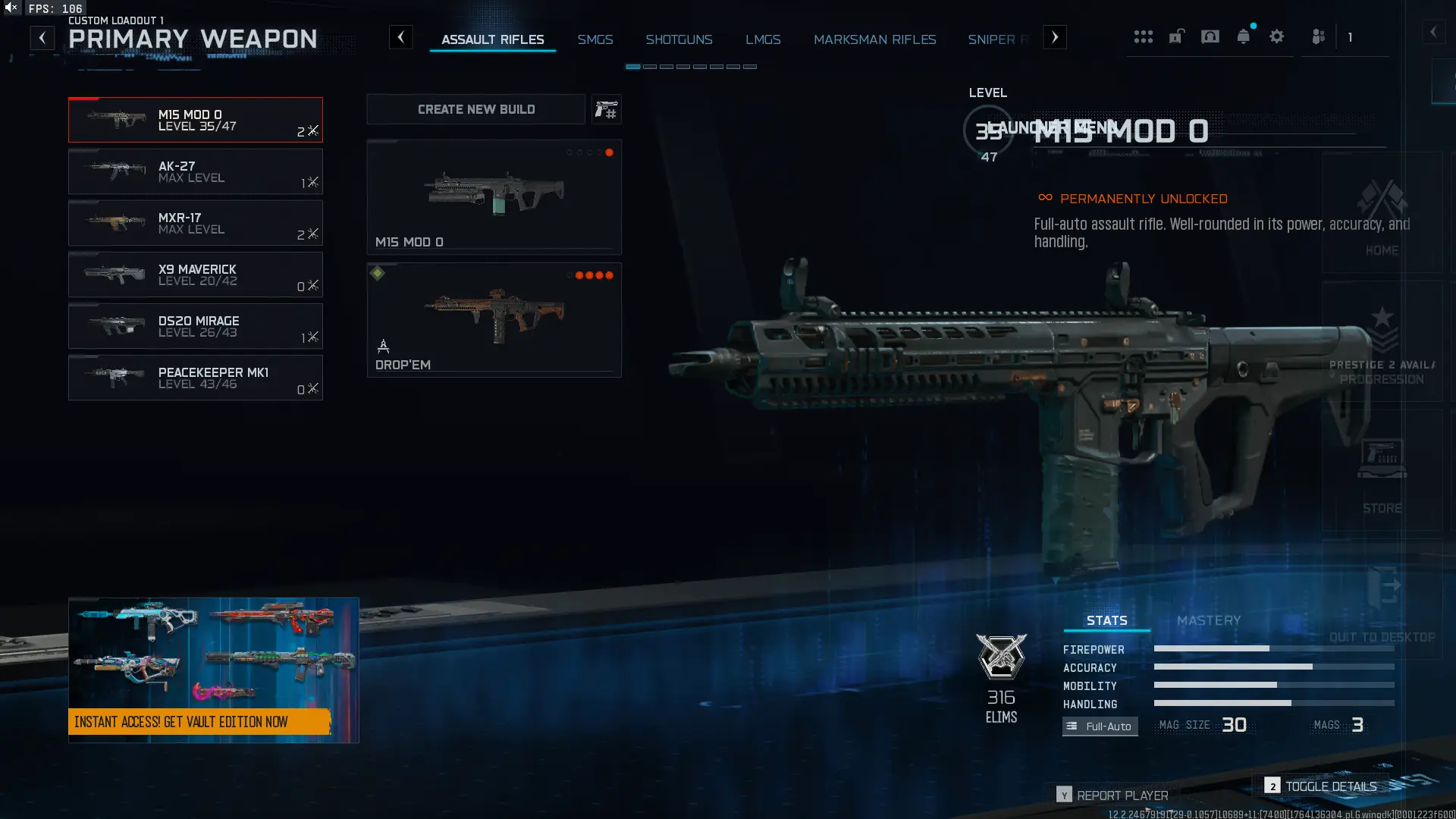
Task: Click the unlocked locker icon in top bar
Action: 1176,36
